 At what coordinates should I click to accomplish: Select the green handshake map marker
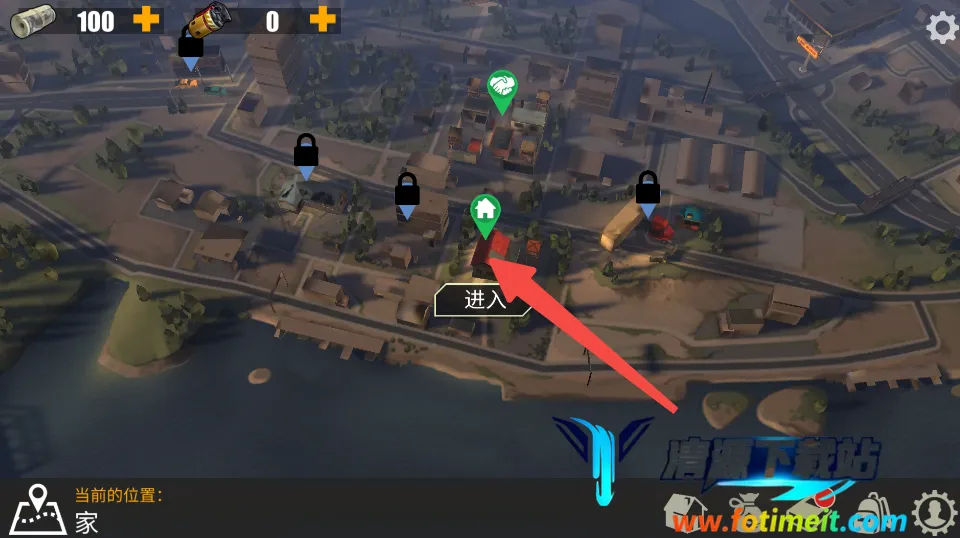point(501,88)
